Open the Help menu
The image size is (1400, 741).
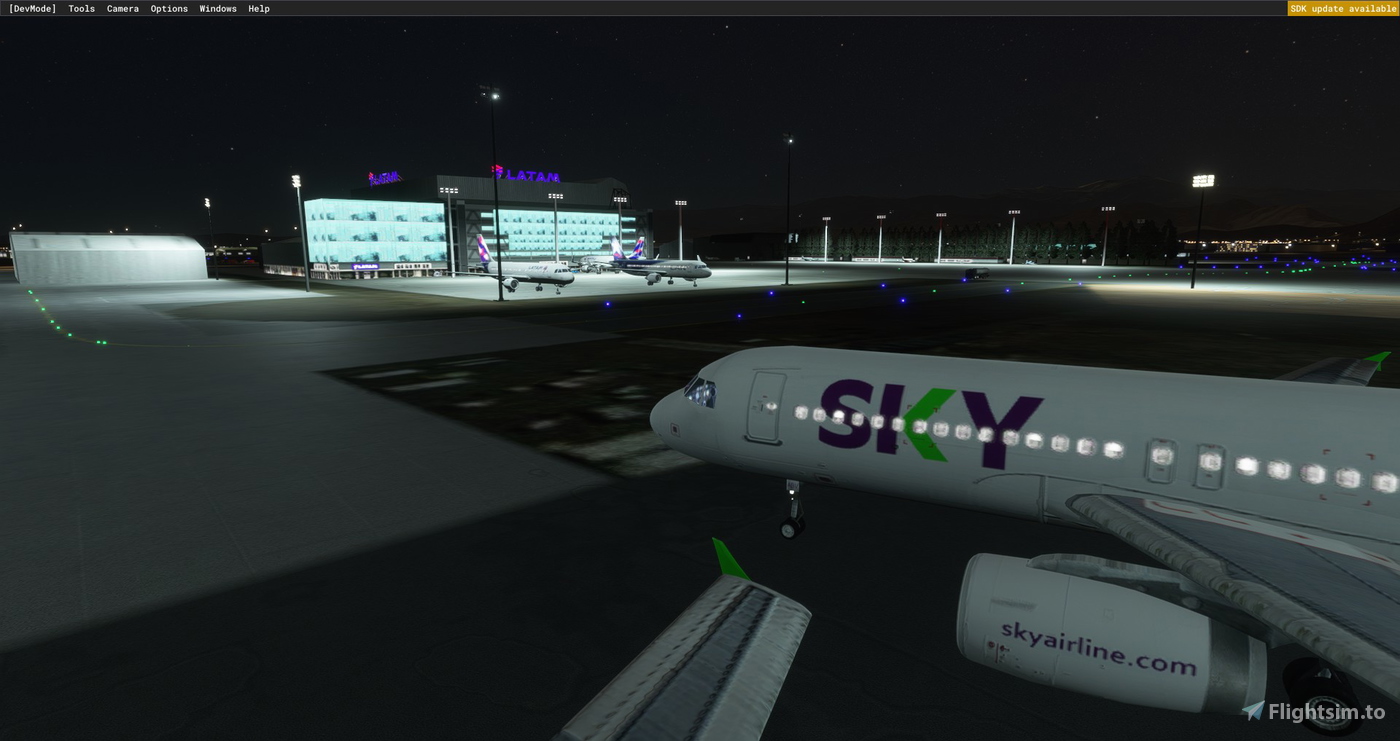click(257, 8)
